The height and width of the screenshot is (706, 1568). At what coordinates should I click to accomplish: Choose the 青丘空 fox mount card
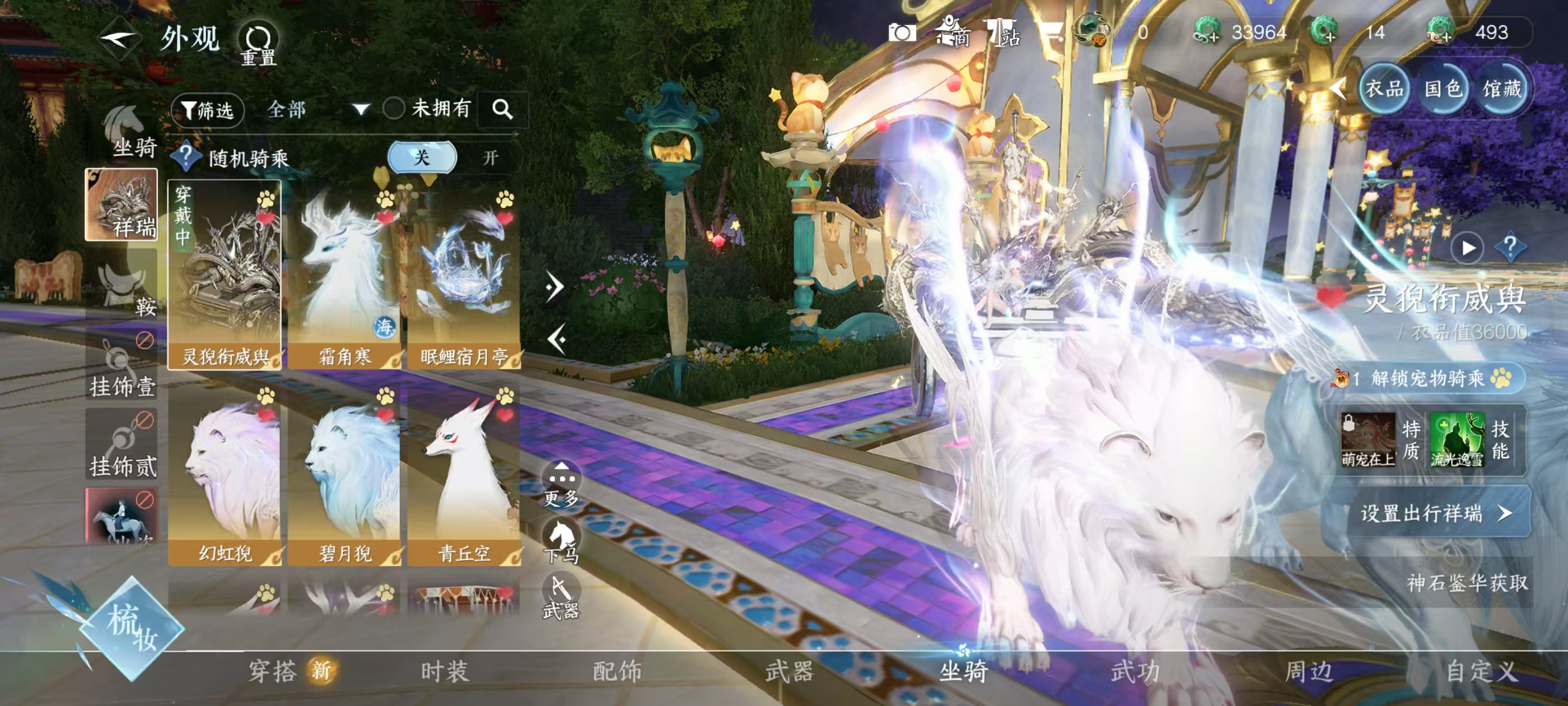464,475
